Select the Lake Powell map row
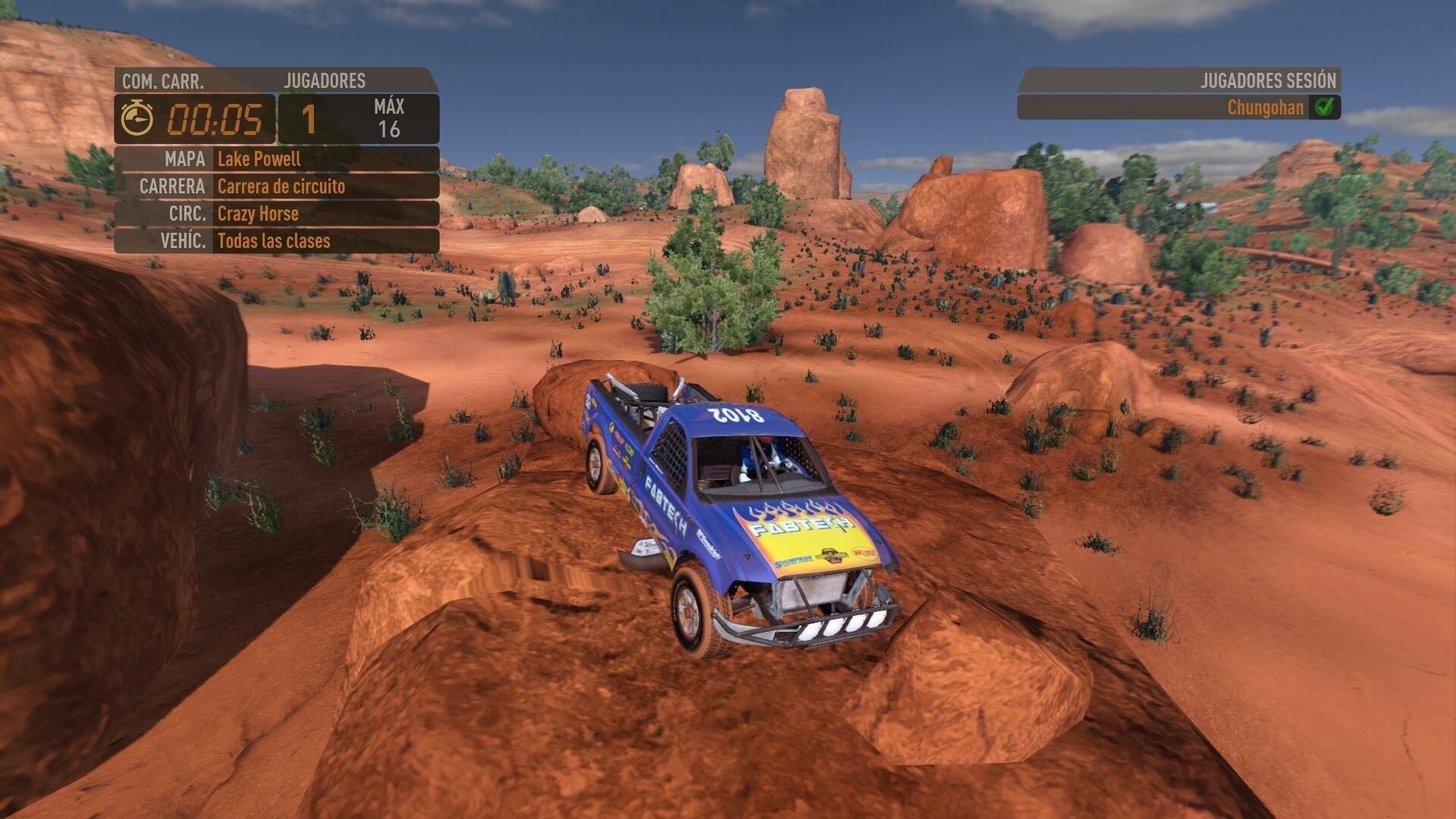 [x=277, y=159]
